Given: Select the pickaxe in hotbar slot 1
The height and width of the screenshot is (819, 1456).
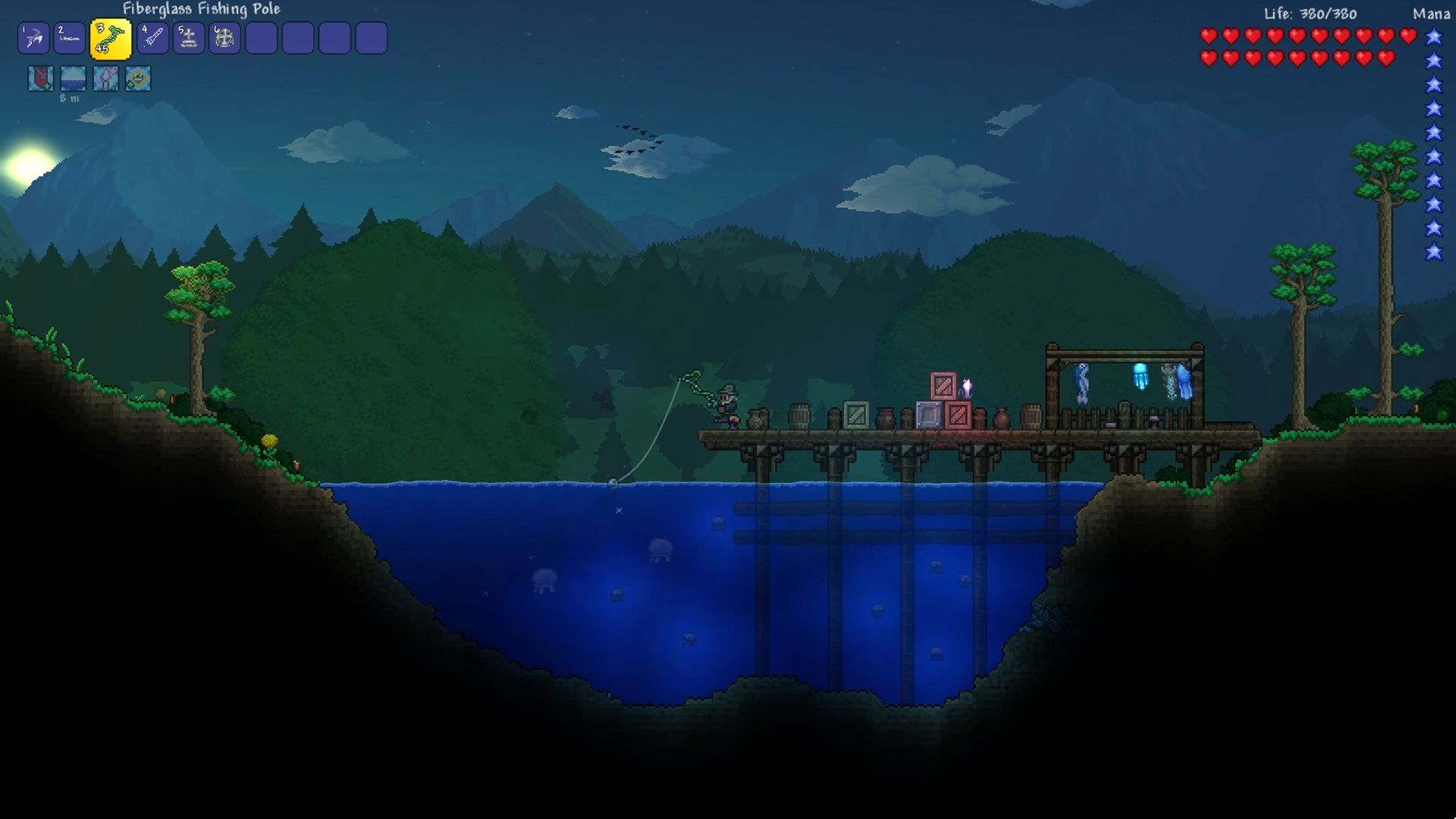Looking at the screenshot, I should tap(33, 38).
